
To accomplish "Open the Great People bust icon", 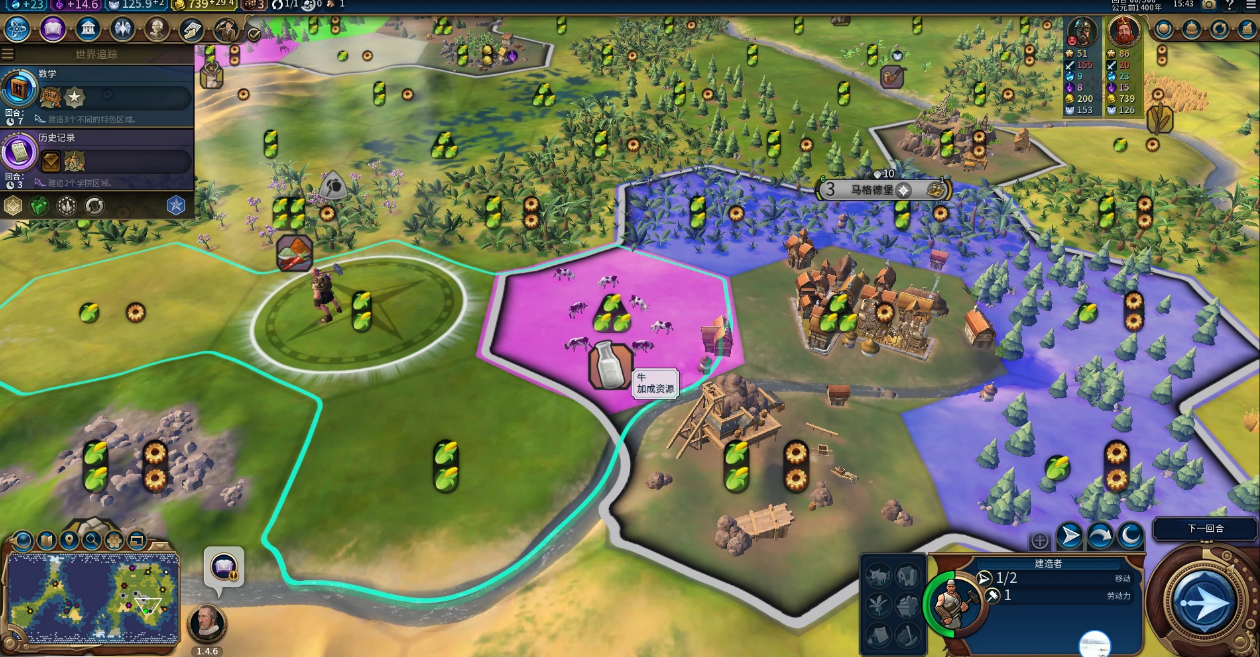I will pos(157,28).
